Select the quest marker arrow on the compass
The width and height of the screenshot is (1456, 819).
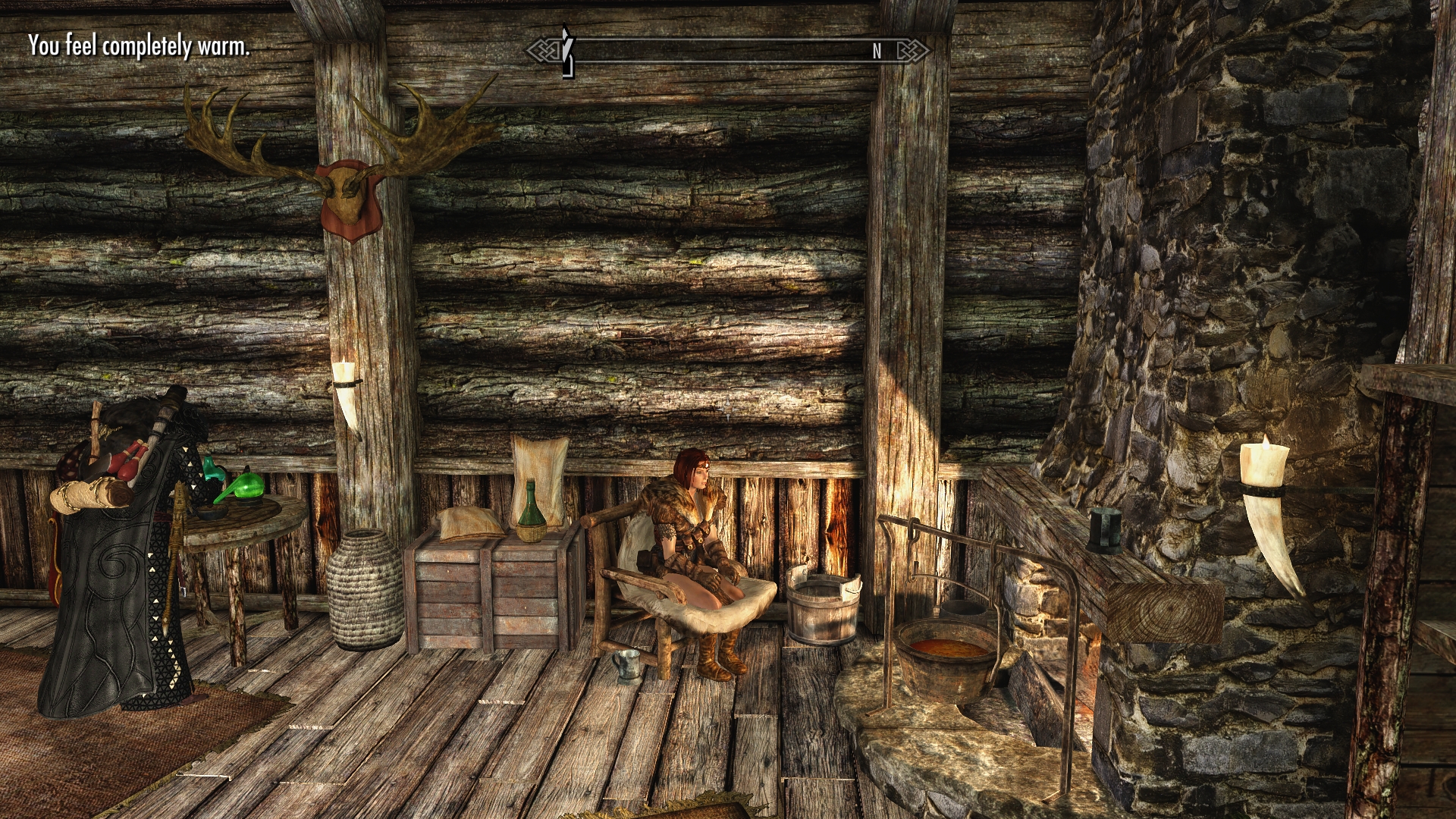coord(566,52)
